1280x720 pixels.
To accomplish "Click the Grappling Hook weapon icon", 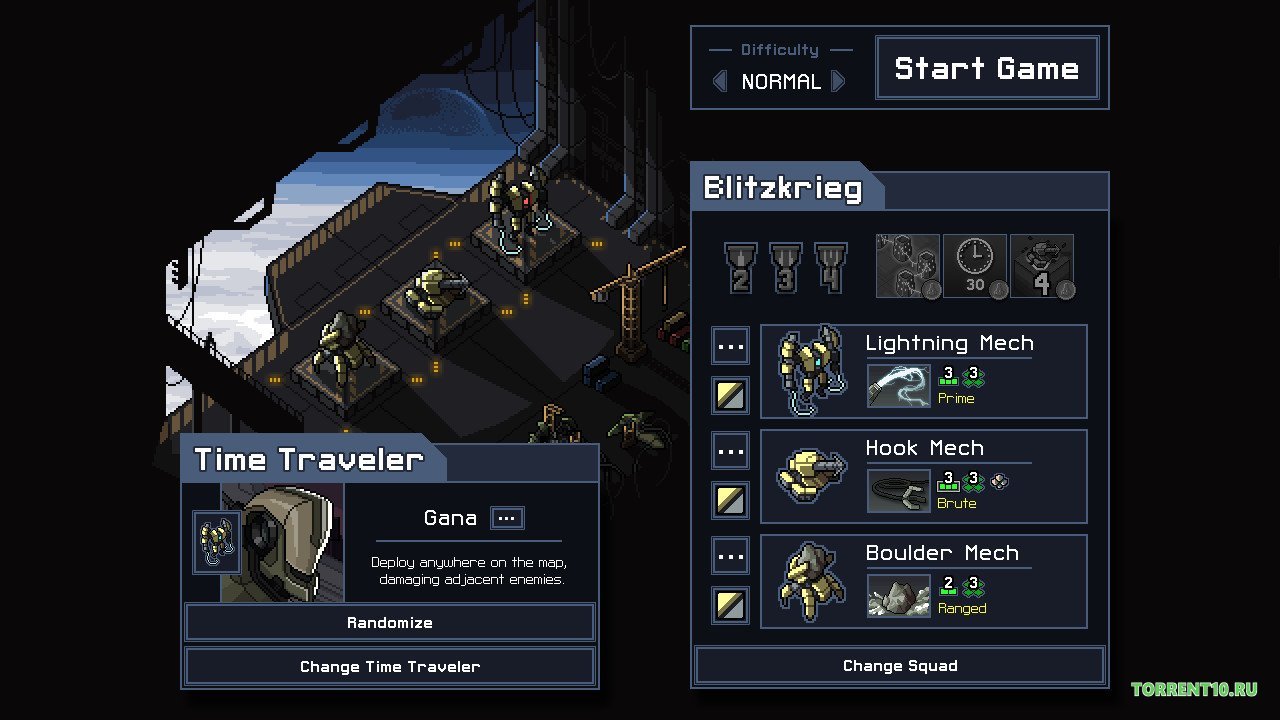I will (x=897, y=490).
